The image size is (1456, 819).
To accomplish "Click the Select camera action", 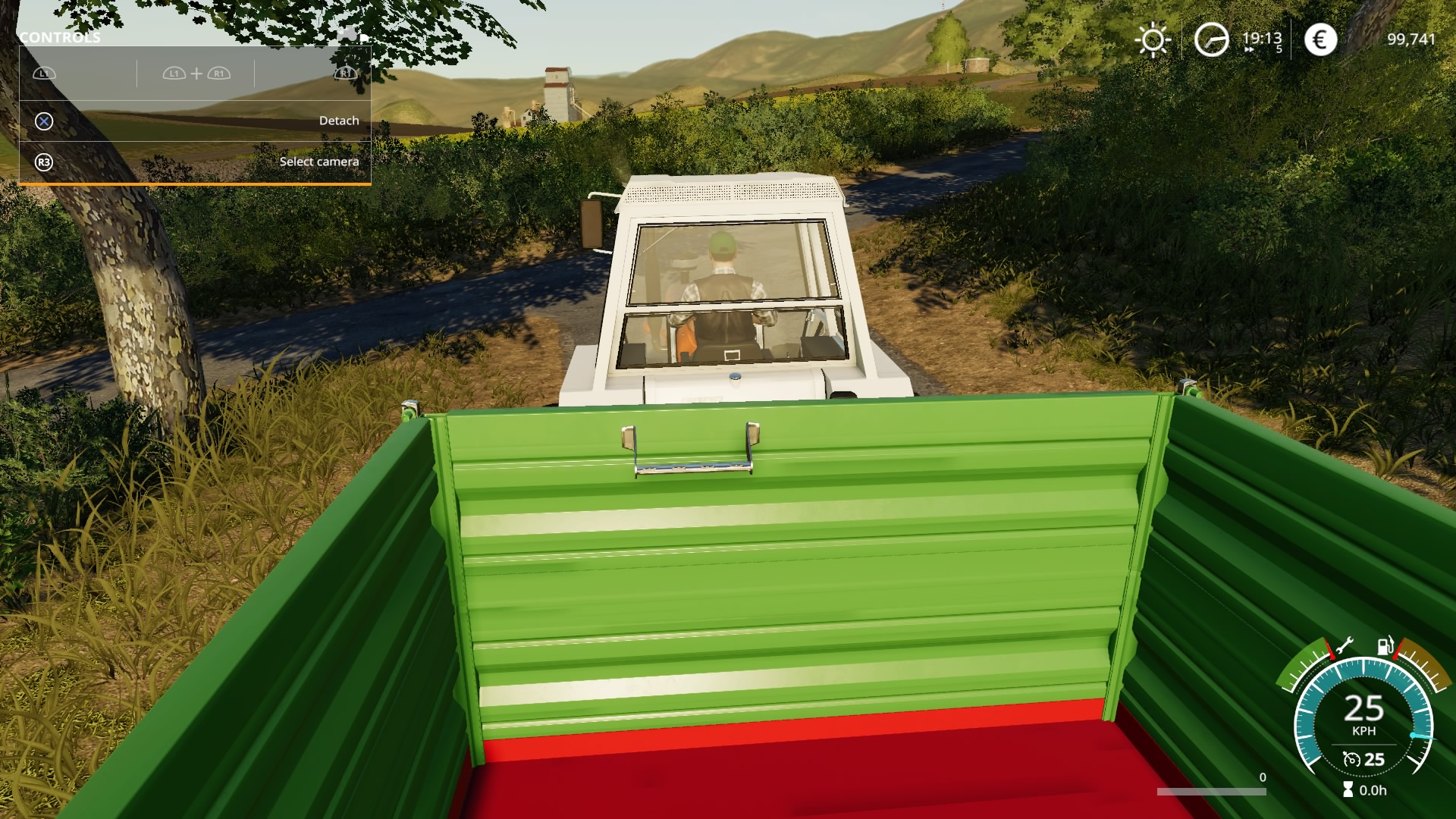I will point(320,162).
